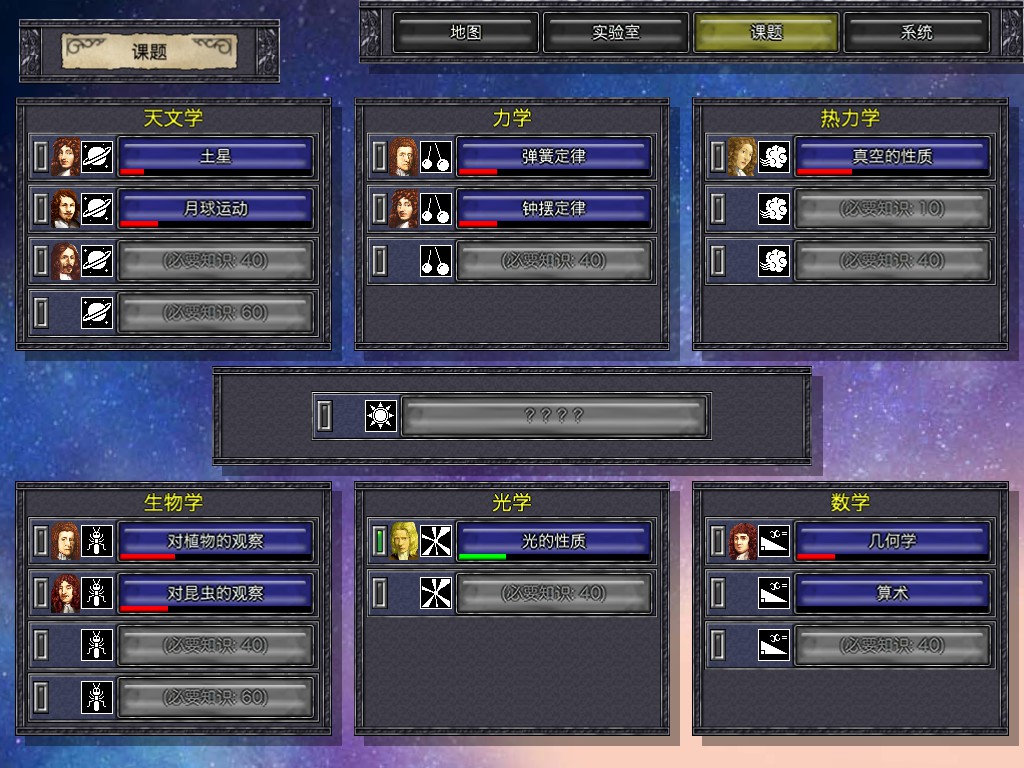Click the scientist portrait beside 土星
Image resolution: width=1024 pixels, height=768 pixels.
coord(65,157)
